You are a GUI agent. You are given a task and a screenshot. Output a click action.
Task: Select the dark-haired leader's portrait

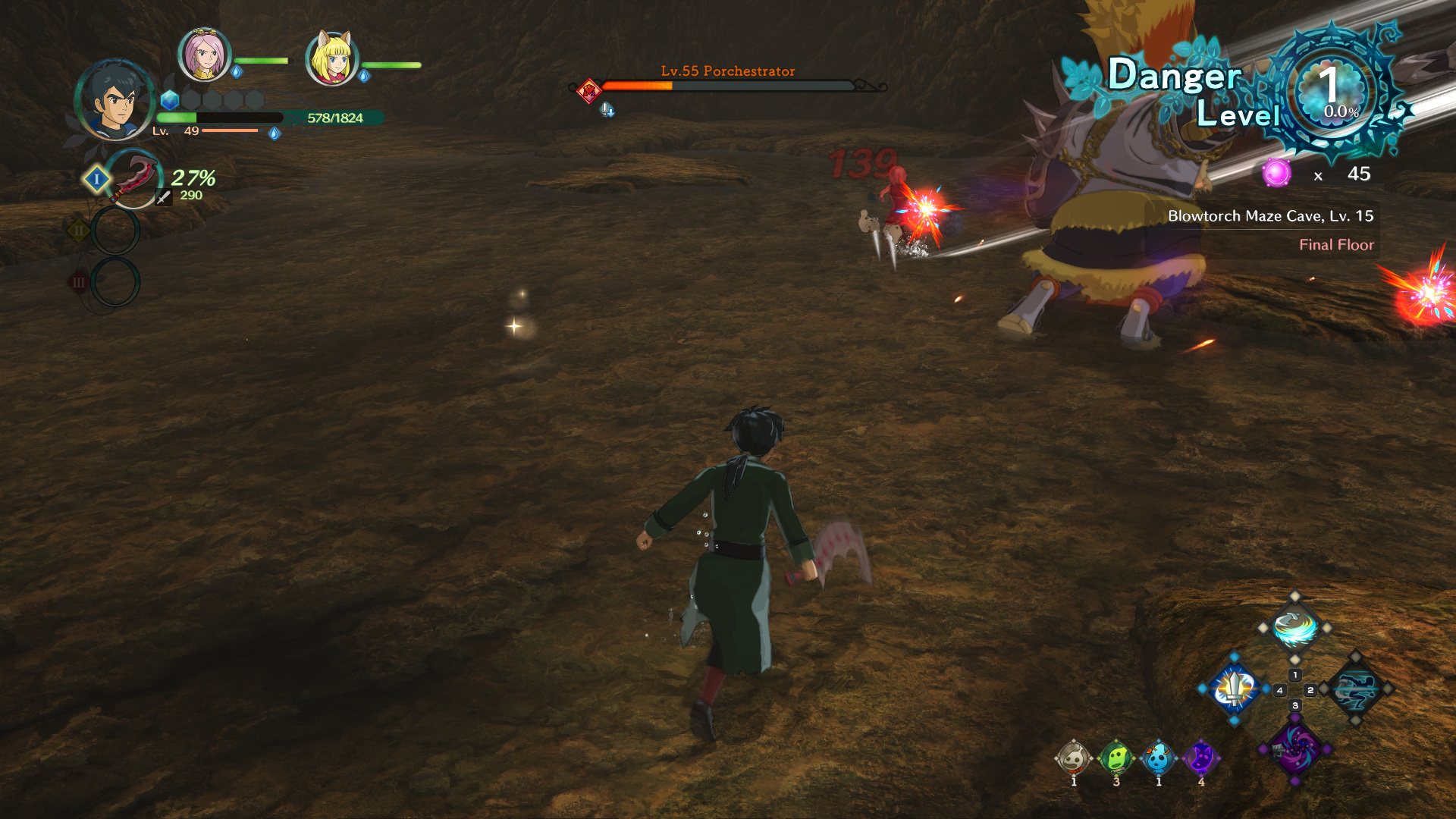[x=115, y=100]
